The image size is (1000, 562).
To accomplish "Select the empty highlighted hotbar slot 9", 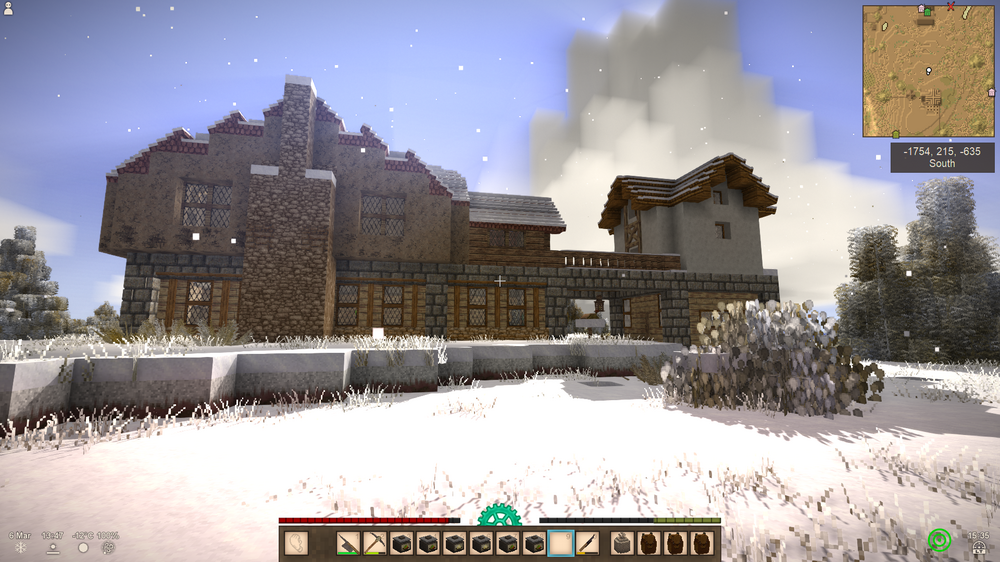I will tap(561, 543).
